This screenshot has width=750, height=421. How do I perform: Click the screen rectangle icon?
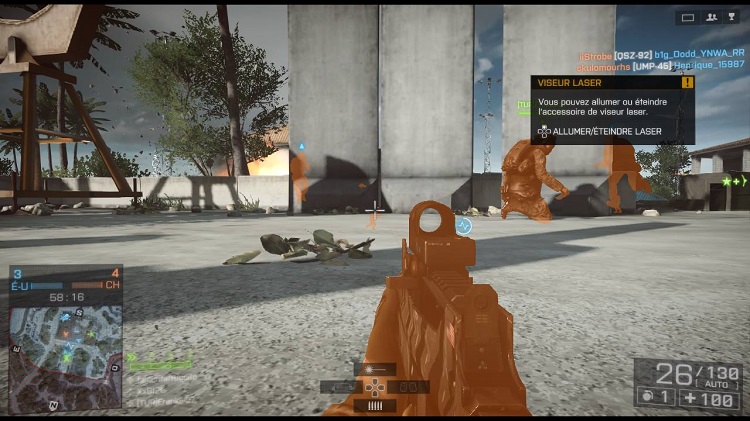click(687, 17)
